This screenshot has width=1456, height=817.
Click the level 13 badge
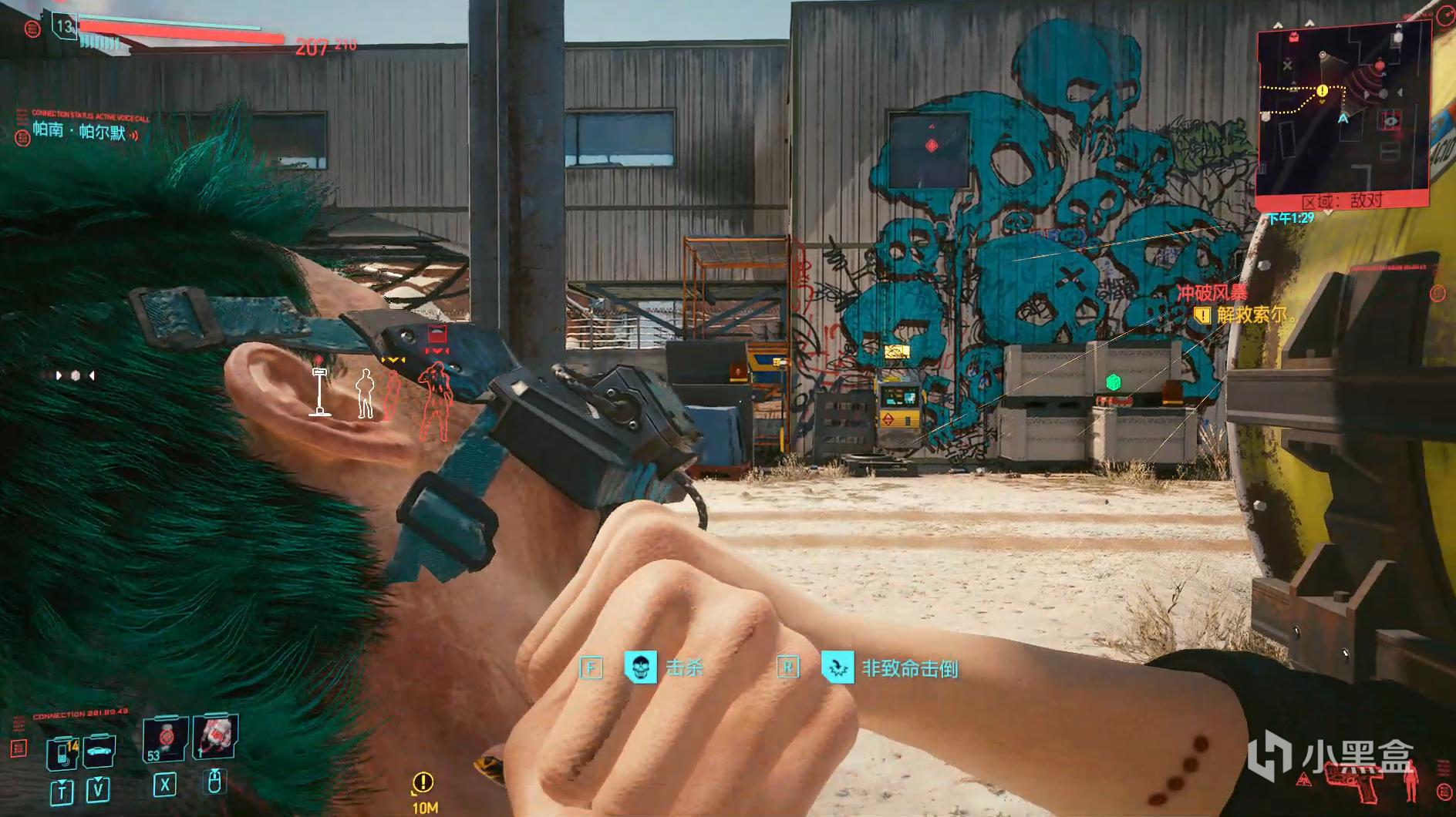64,27
